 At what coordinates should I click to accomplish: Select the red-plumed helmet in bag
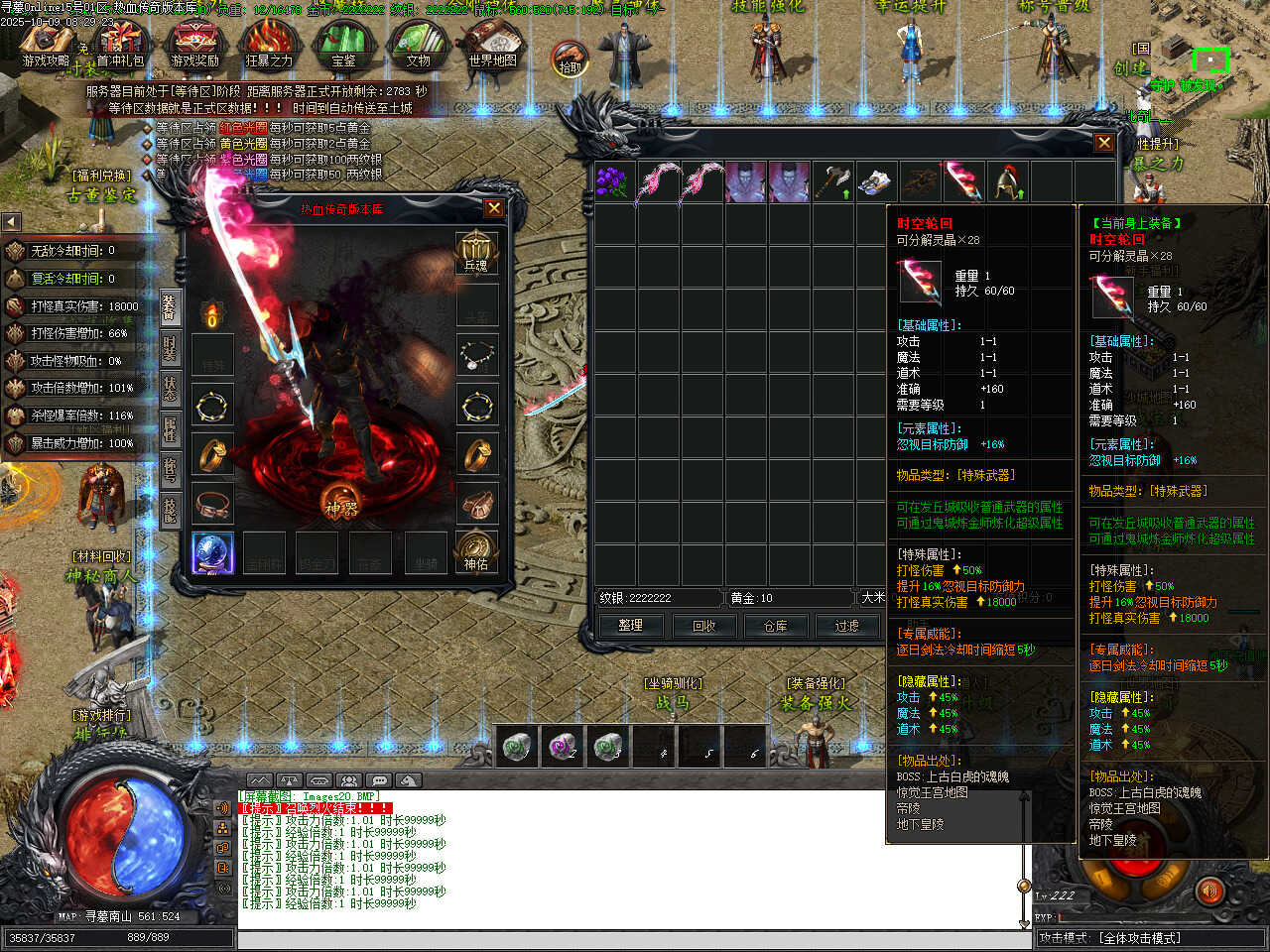click(1007, 182)
